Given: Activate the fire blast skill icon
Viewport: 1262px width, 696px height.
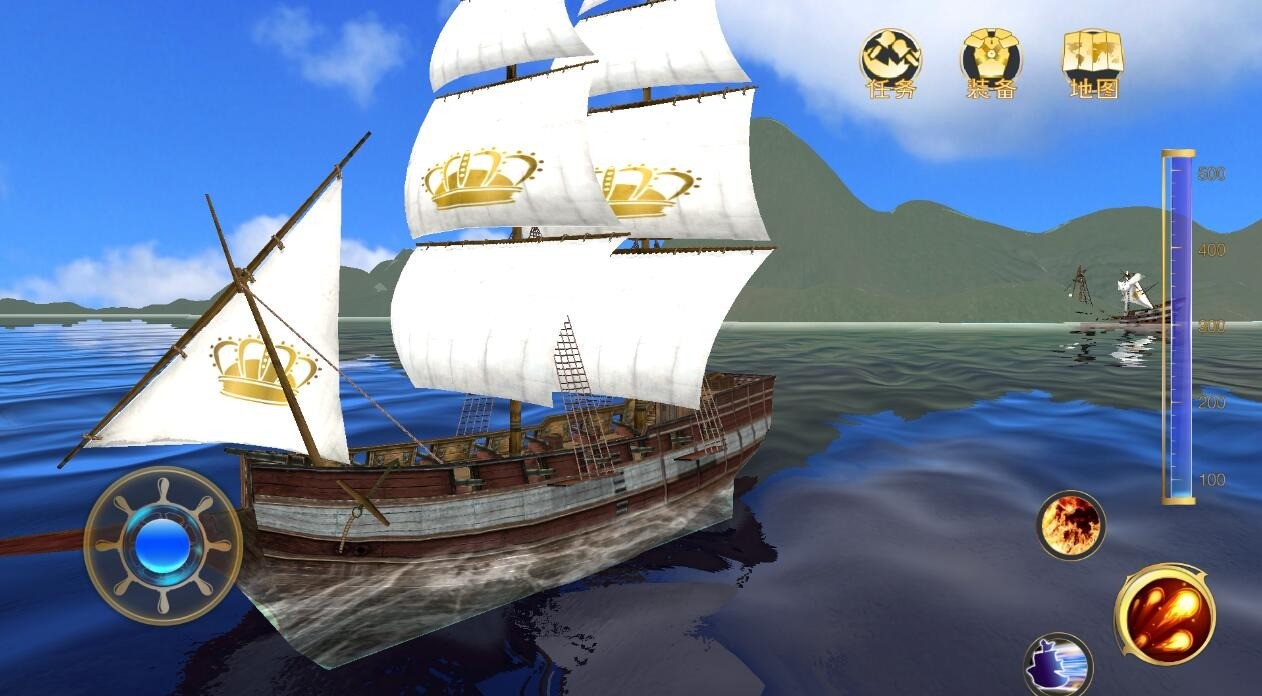Looking at the screenshot, I should 1070,524.
